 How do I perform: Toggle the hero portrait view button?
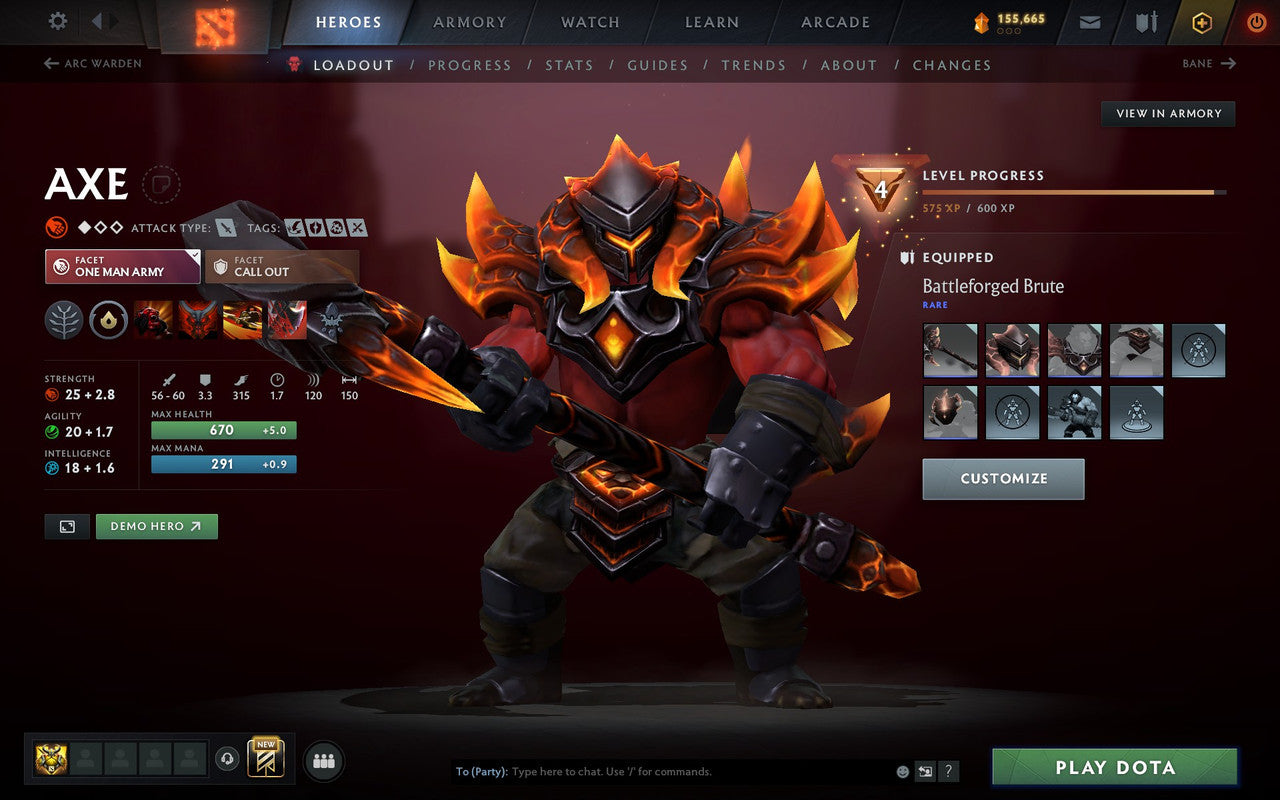(x=66, y=526)
